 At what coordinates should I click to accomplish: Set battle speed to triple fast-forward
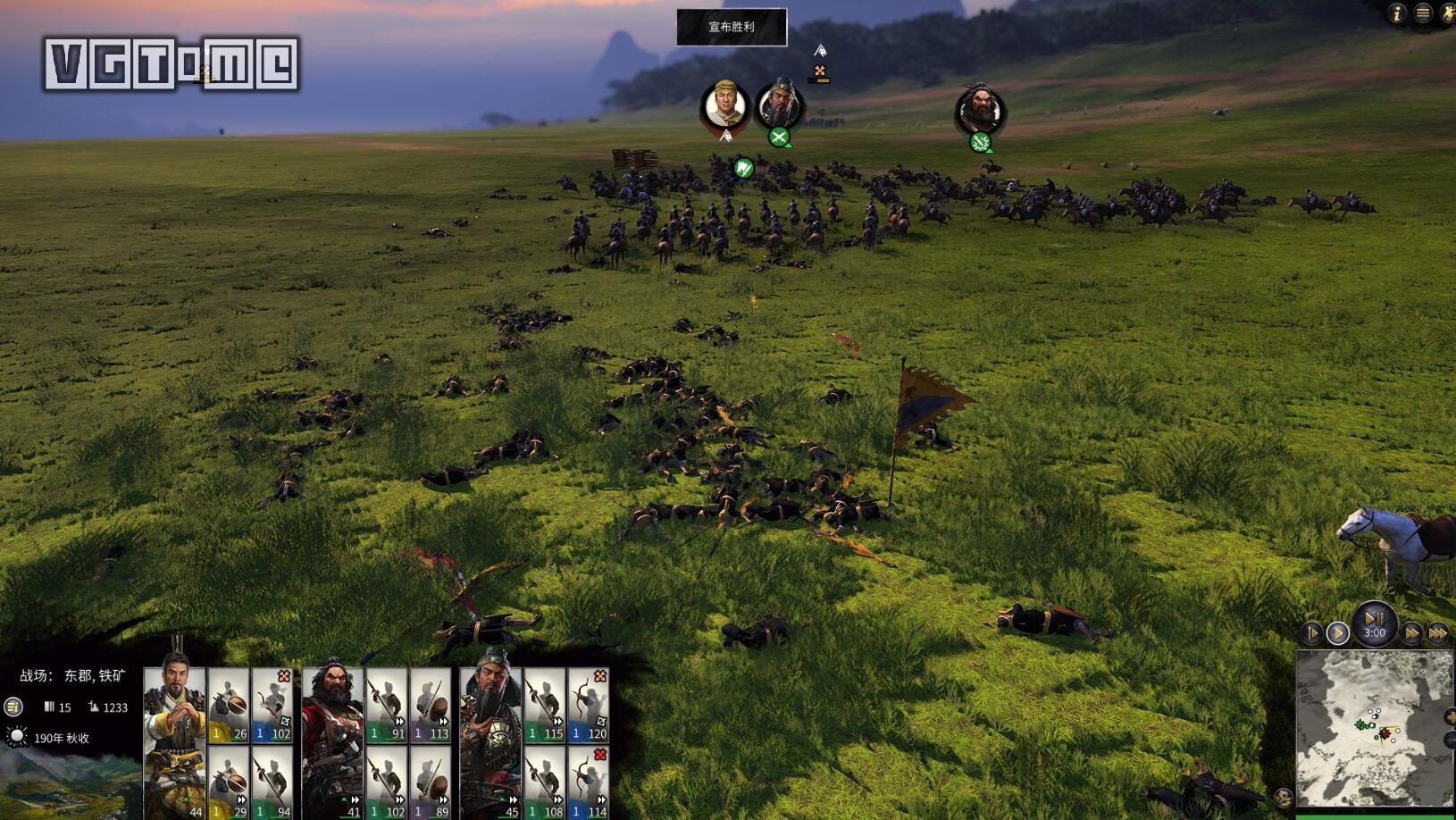[x=1437, y=633]
